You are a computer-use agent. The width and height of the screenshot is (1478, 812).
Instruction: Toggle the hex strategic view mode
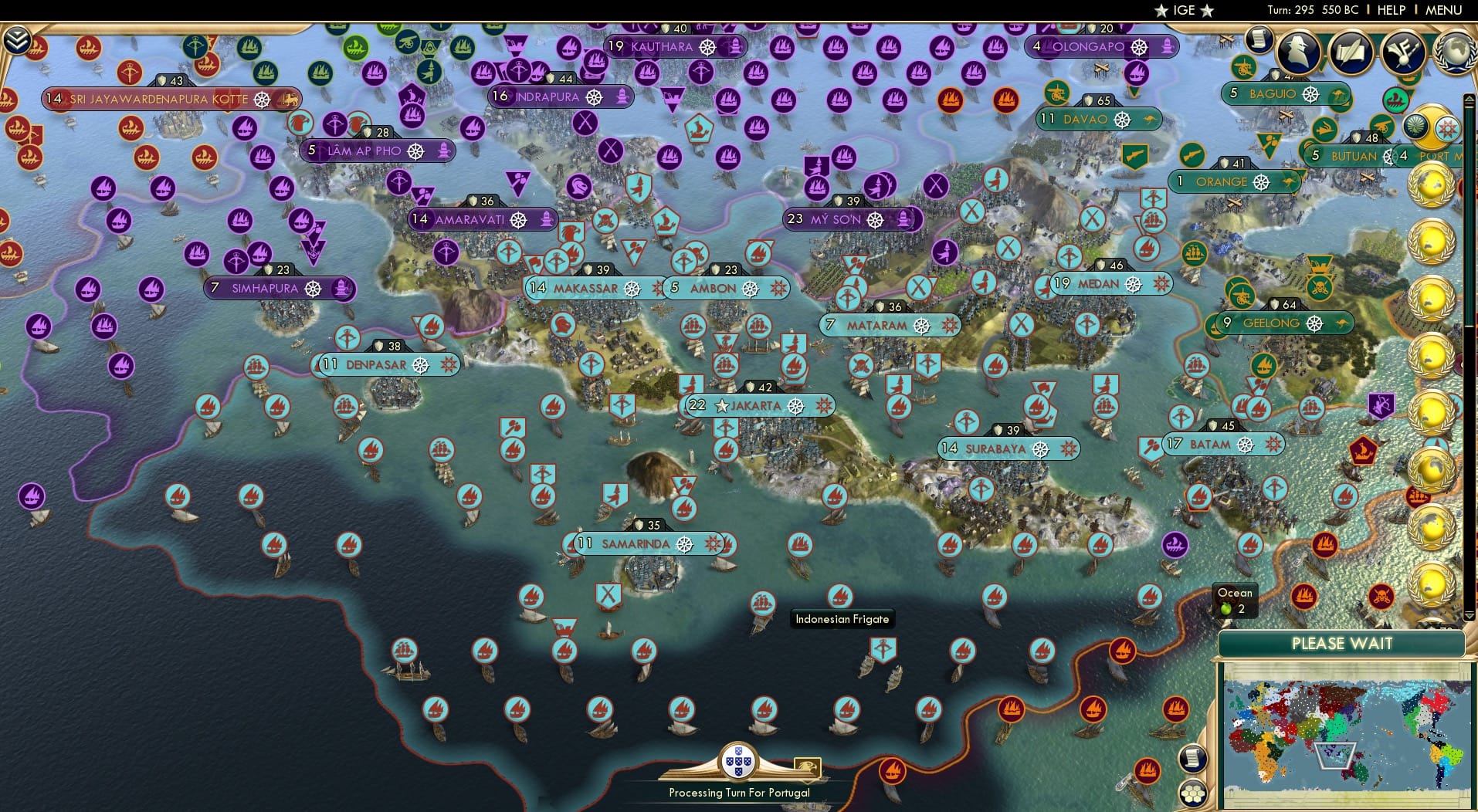[x=1193, y=791]
